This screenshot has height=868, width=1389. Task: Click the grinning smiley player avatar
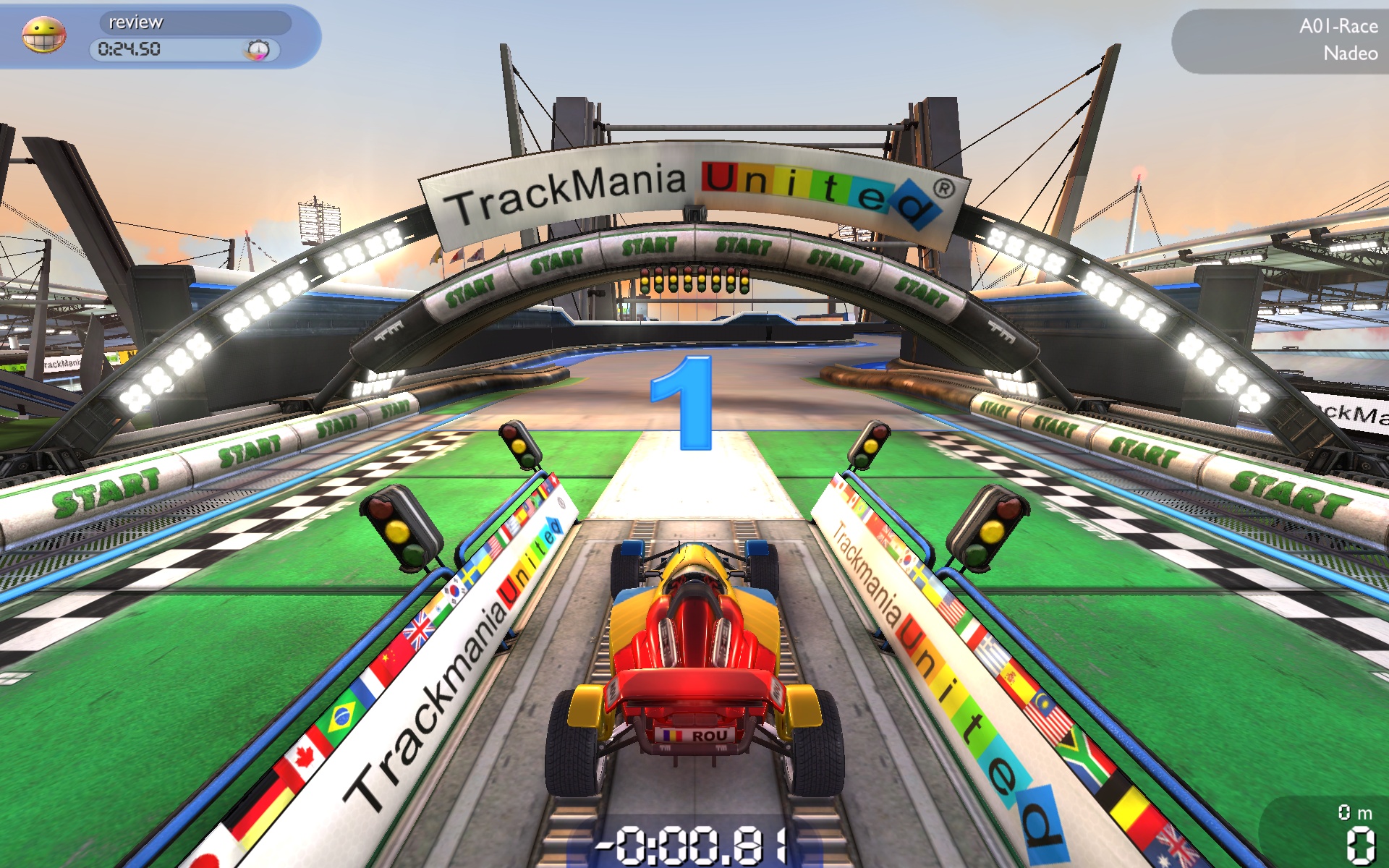[x=43, y=35]
